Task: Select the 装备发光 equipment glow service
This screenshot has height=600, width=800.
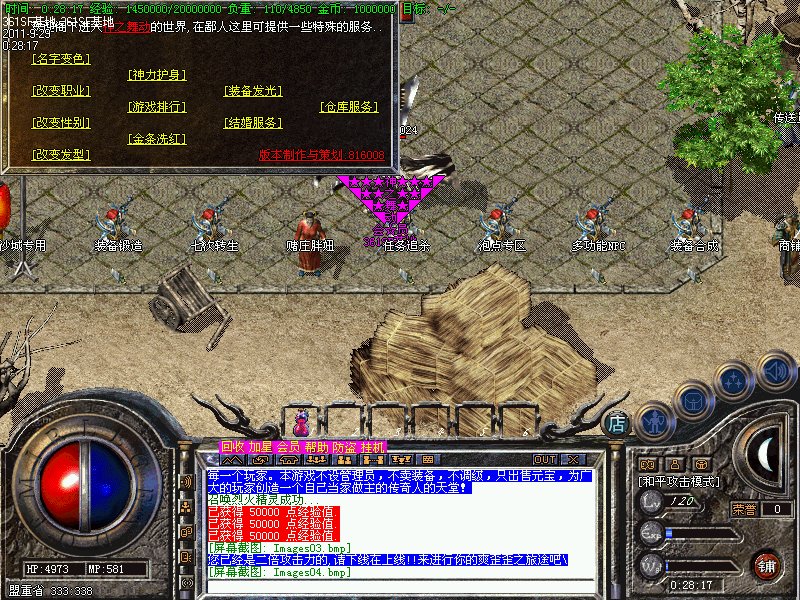Action: tap(252, 91)
